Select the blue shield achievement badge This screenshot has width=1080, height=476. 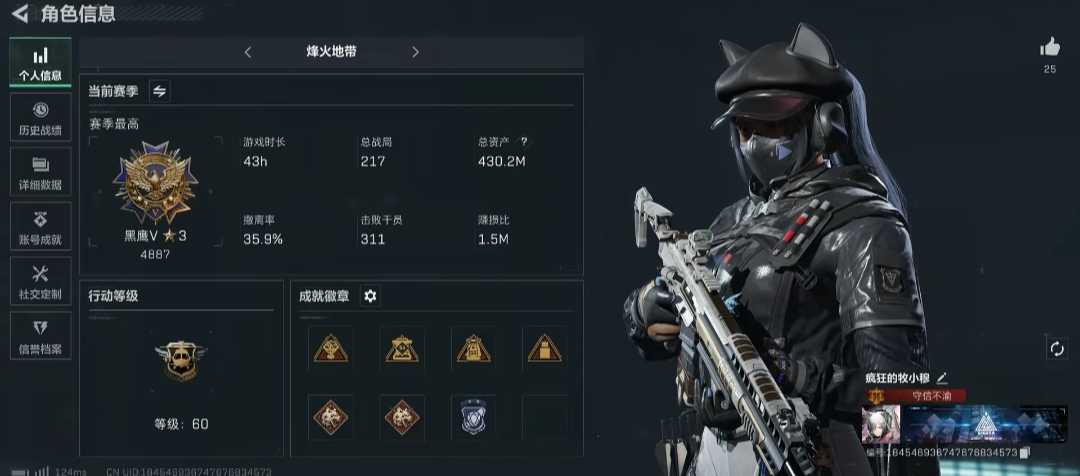tap(473, 417)
